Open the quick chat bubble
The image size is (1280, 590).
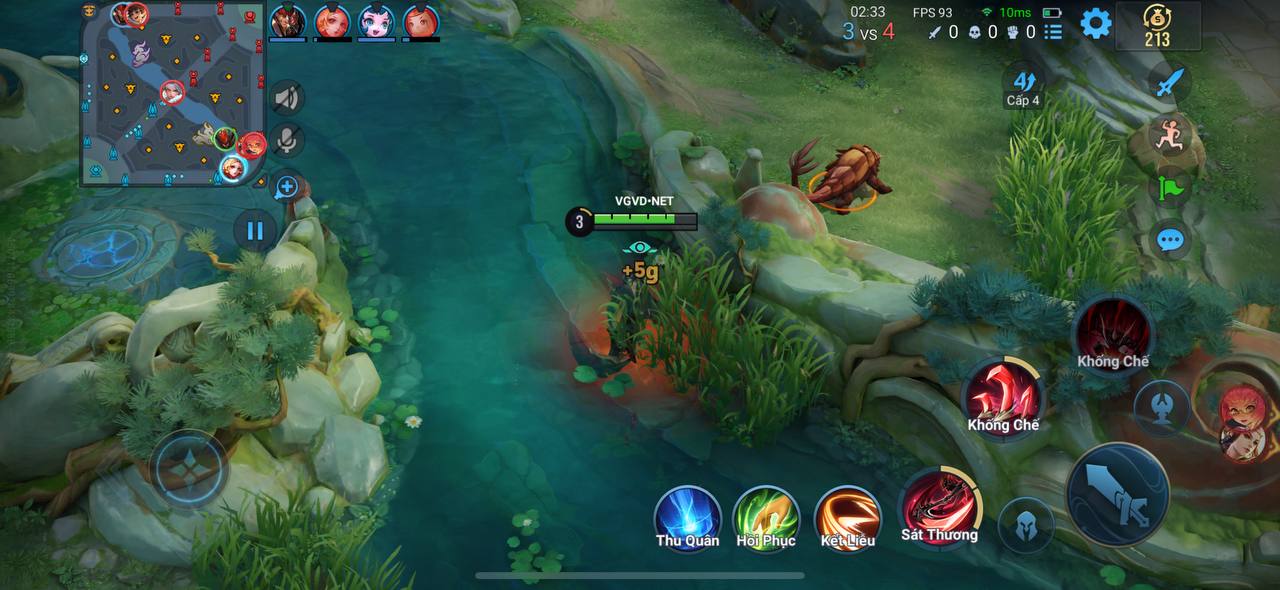point(1168,240)
